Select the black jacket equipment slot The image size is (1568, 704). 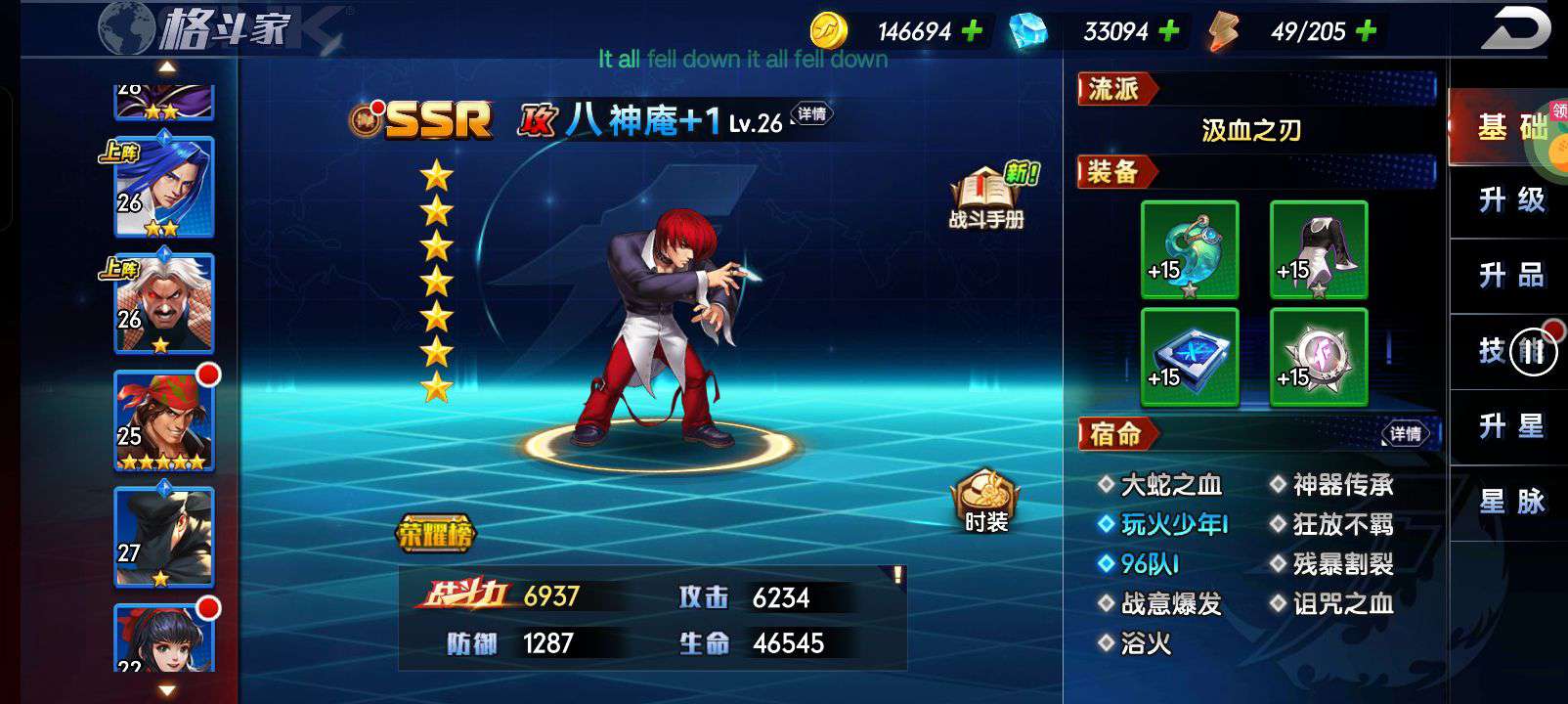1319,249
